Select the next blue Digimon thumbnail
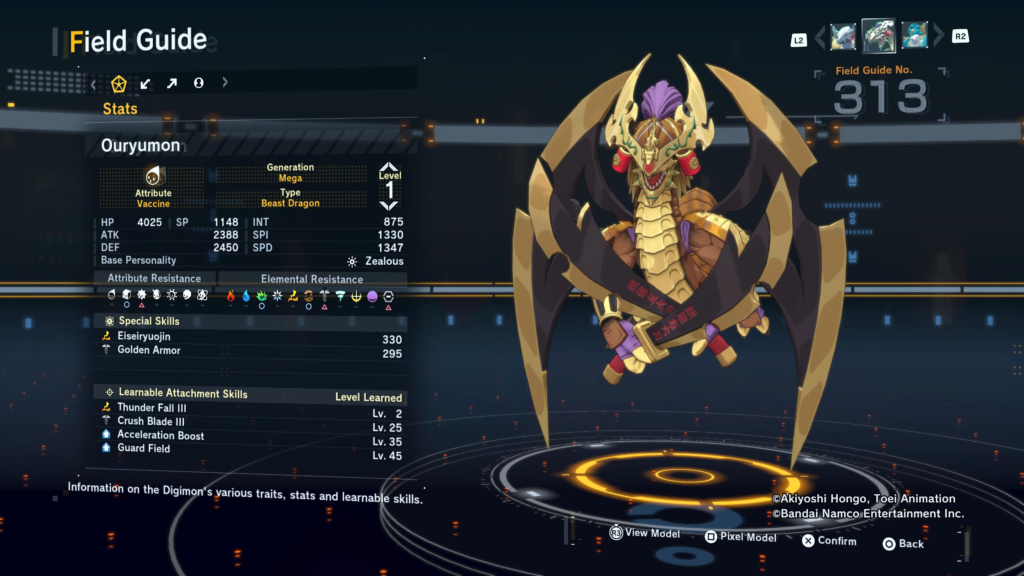The height and width of the screenshot is (576, 1024). pos(914,37)
